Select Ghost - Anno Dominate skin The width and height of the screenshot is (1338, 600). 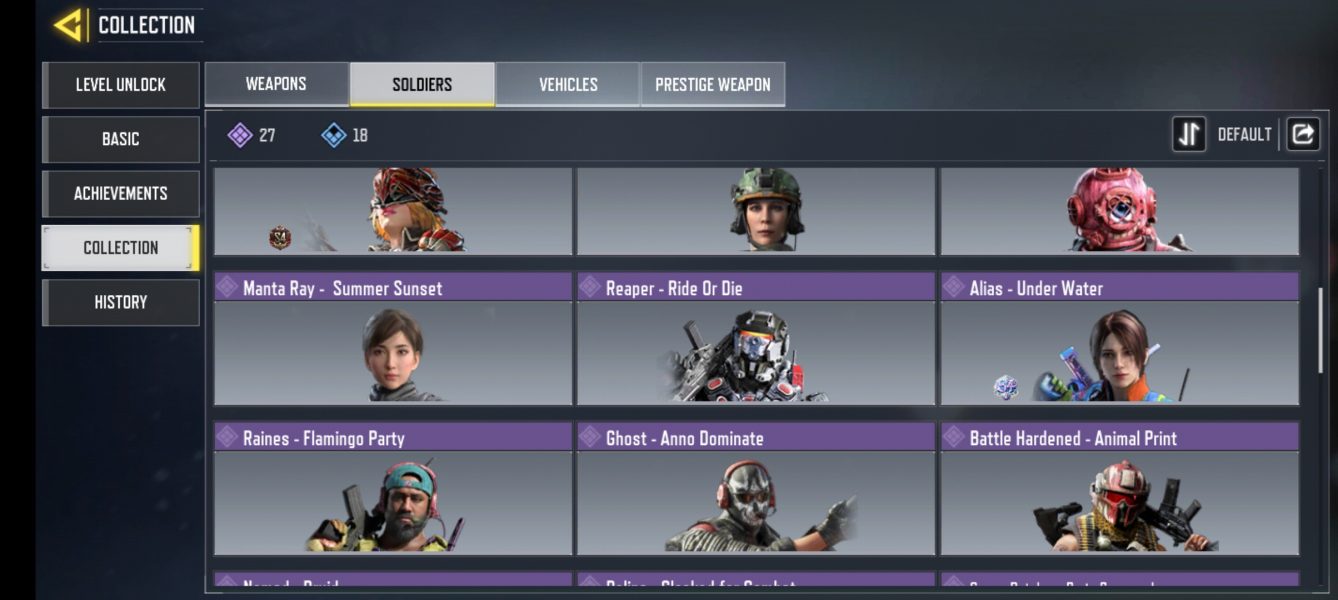click(x=756, y=489)
